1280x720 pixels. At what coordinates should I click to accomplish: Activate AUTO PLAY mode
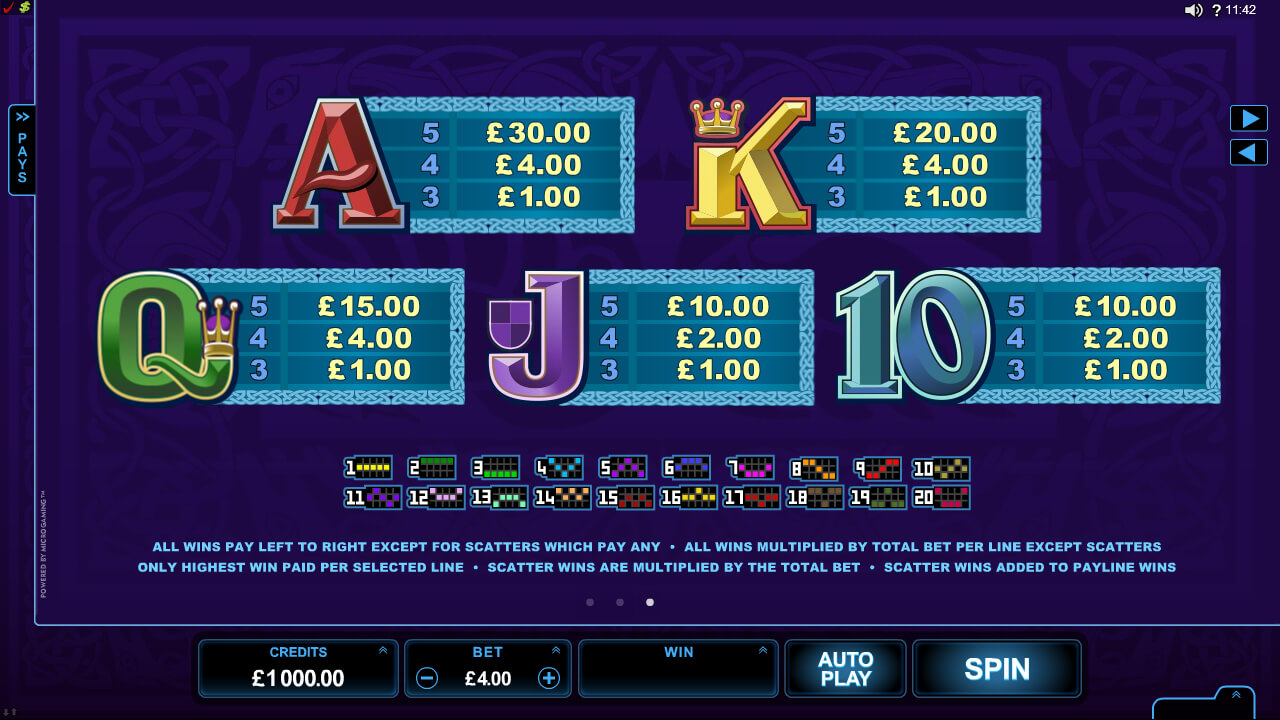845,668
